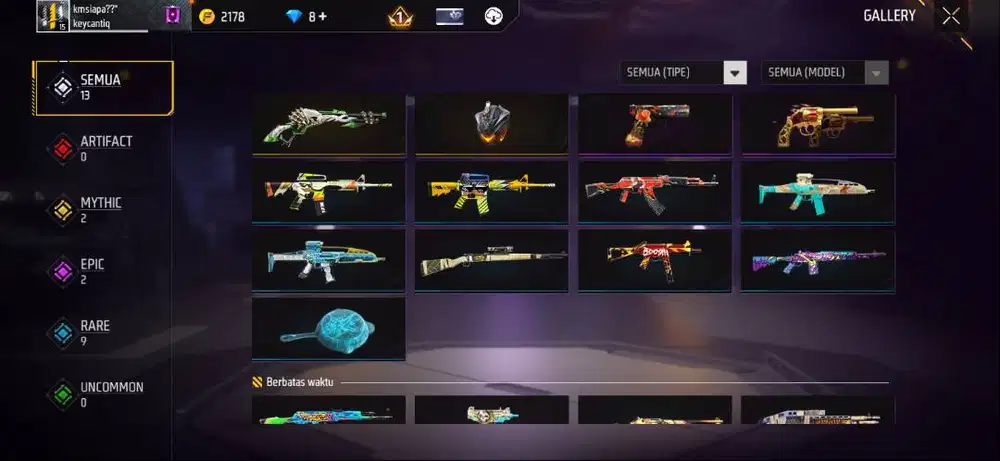Viewport: 1000px width, 461px height.
Task: Choose the icy frying pan skin
Action: (329, 327)
